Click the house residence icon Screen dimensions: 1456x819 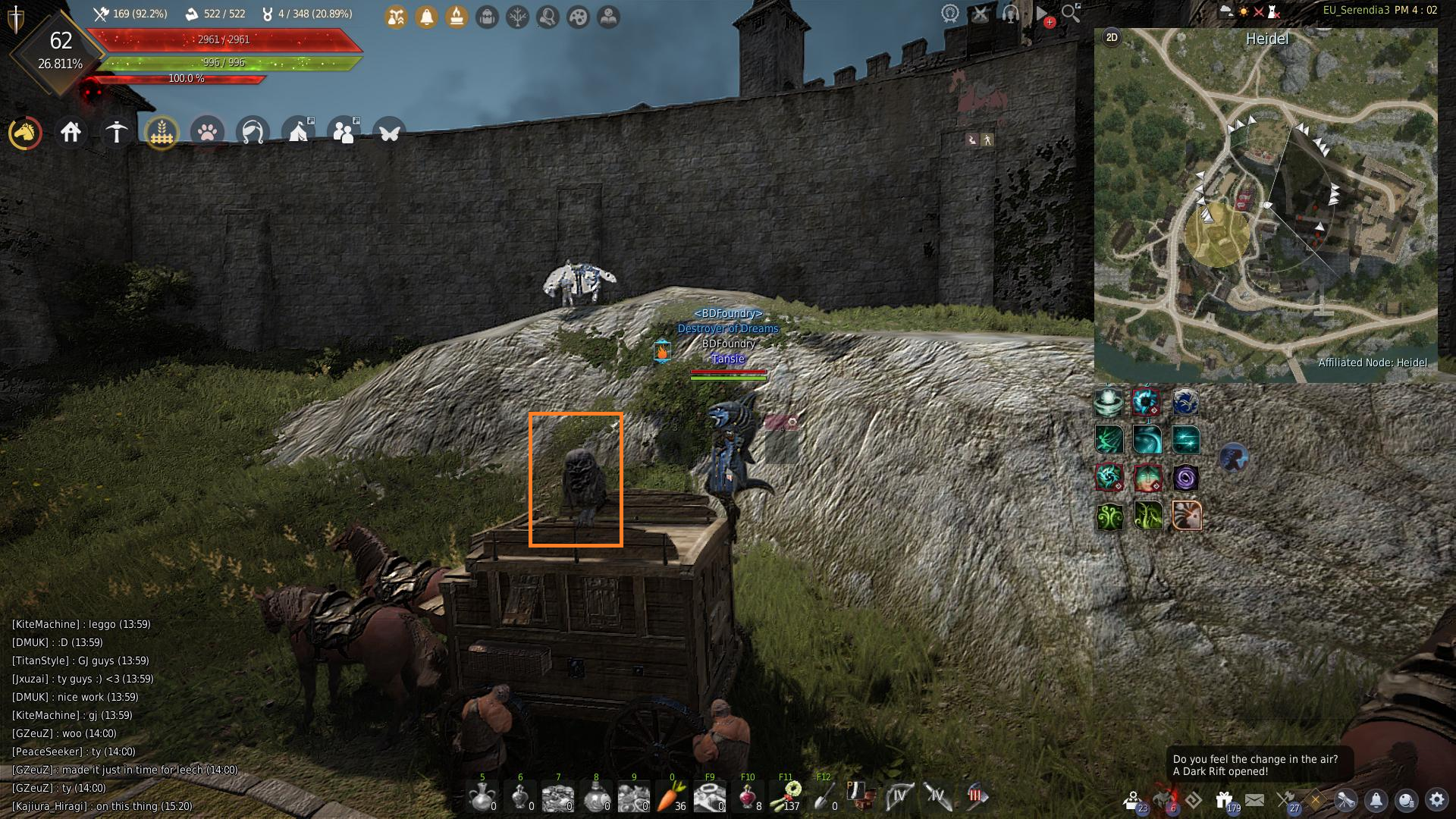pos(71,133)
